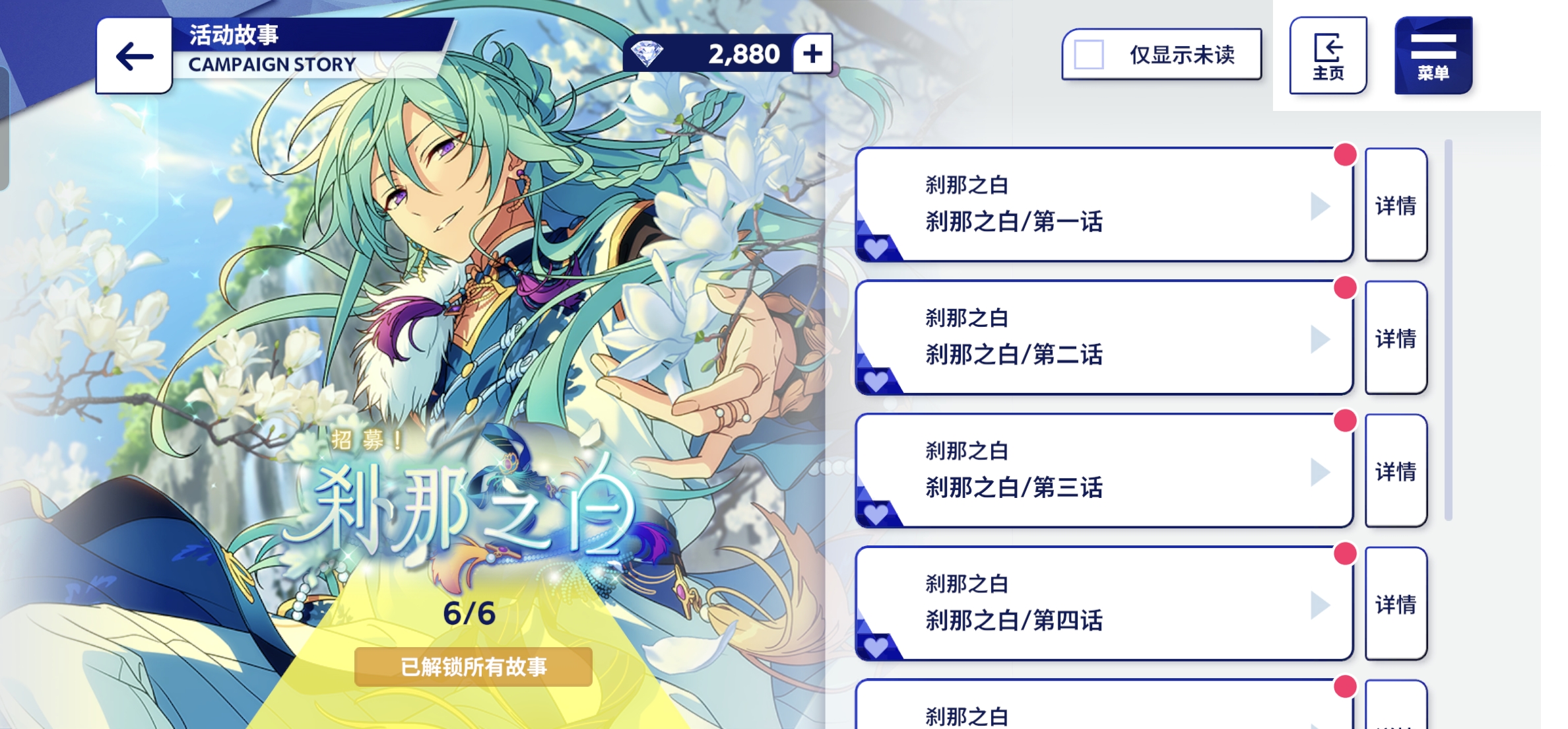Viewport: 1568px width, 729px height.
Task: Show 详情 for 第四话
Action: [1396, 604]
